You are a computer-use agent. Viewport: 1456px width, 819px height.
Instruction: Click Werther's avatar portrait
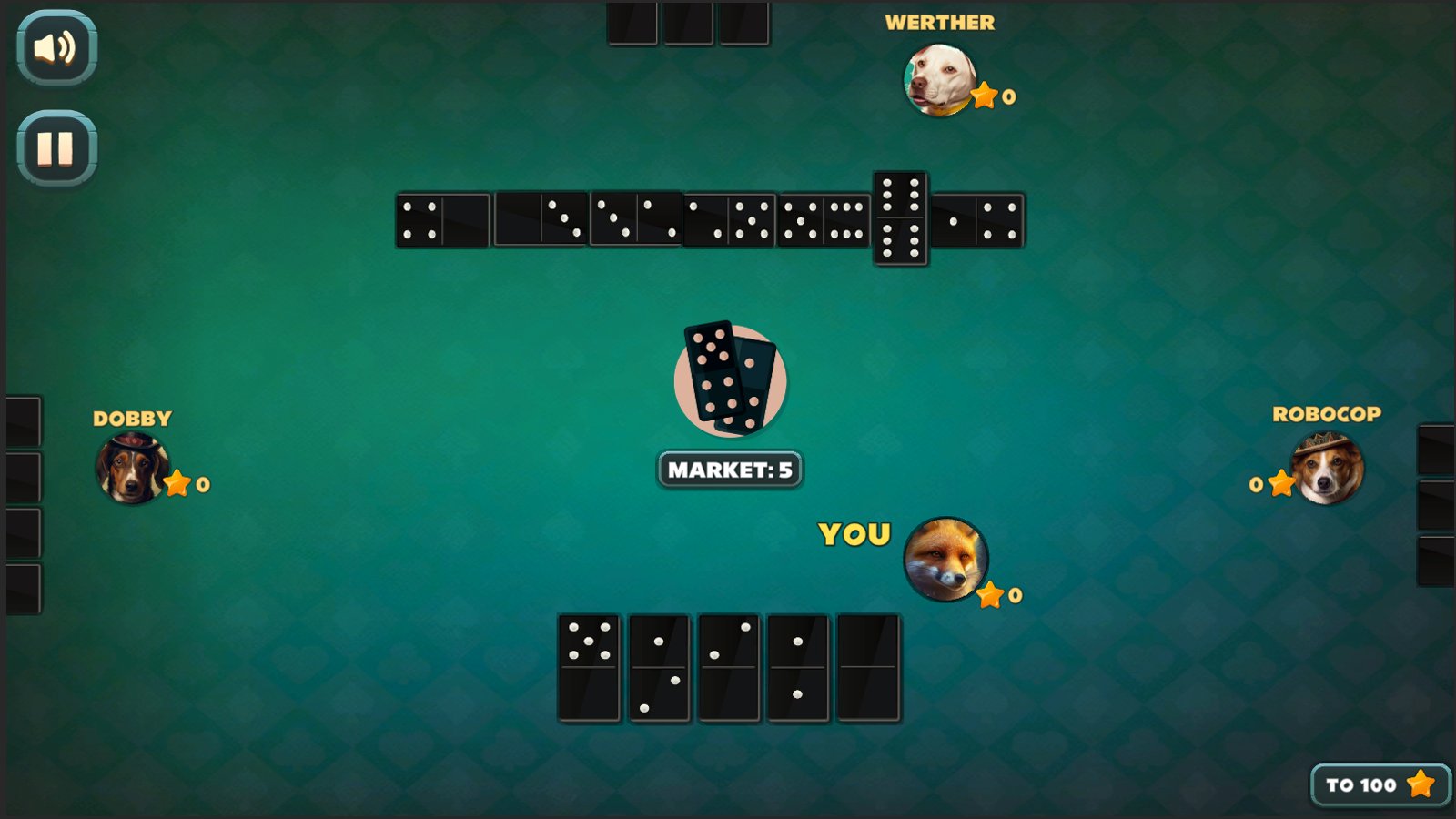point(941,81)
